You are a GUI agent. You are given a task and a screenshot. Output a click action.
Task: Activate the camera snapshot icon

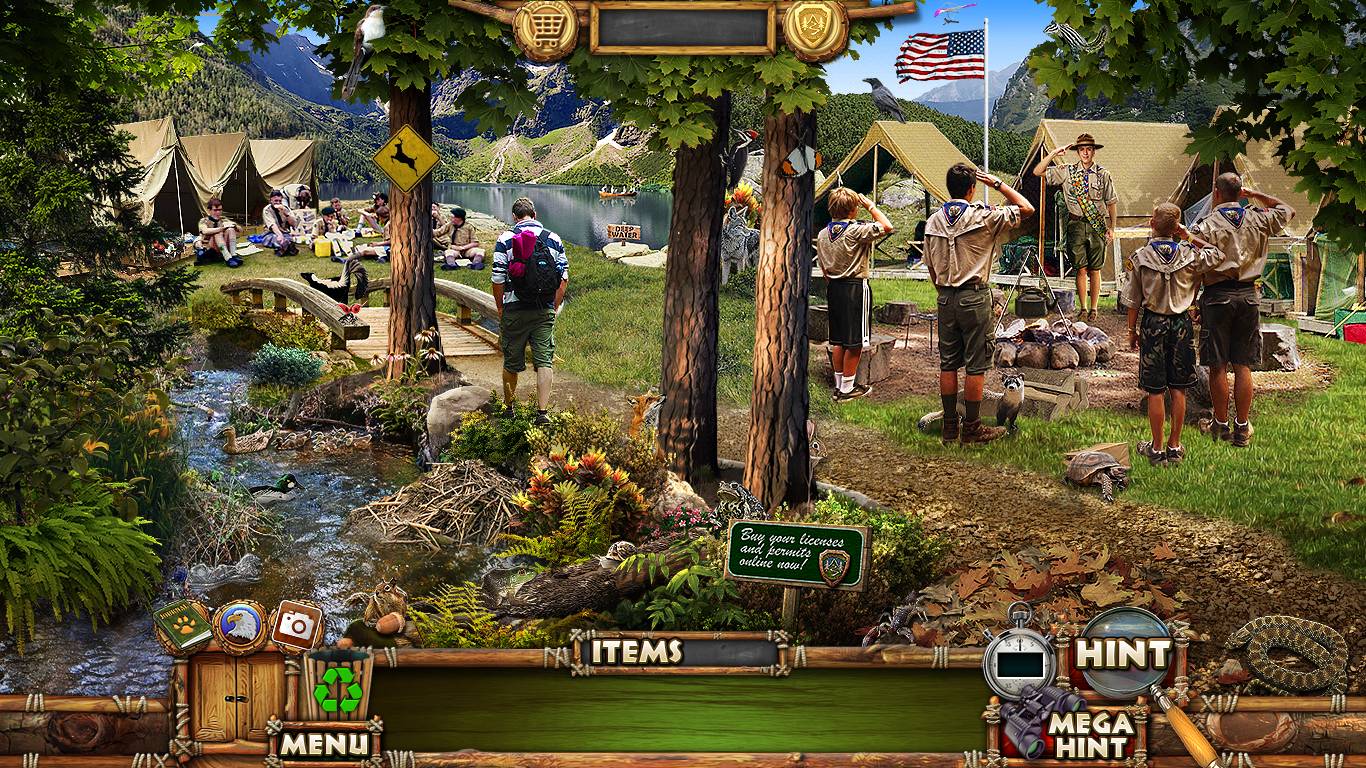pos(297,626)
